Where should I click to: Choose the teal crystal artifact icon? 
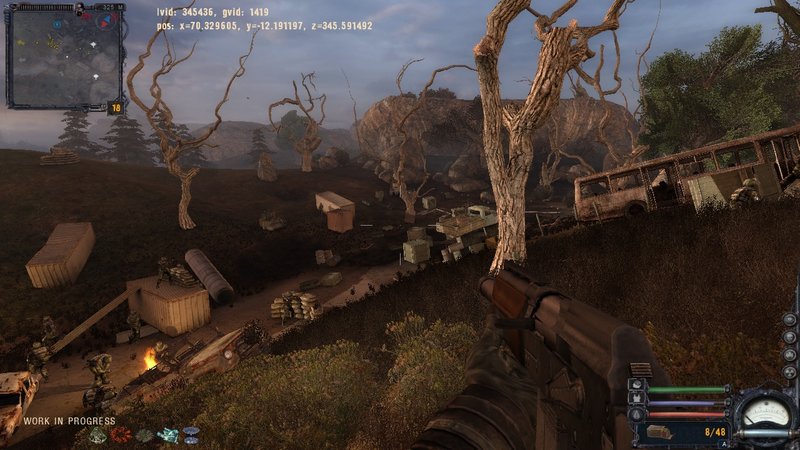pyautogui.click(x=168, y=435)
